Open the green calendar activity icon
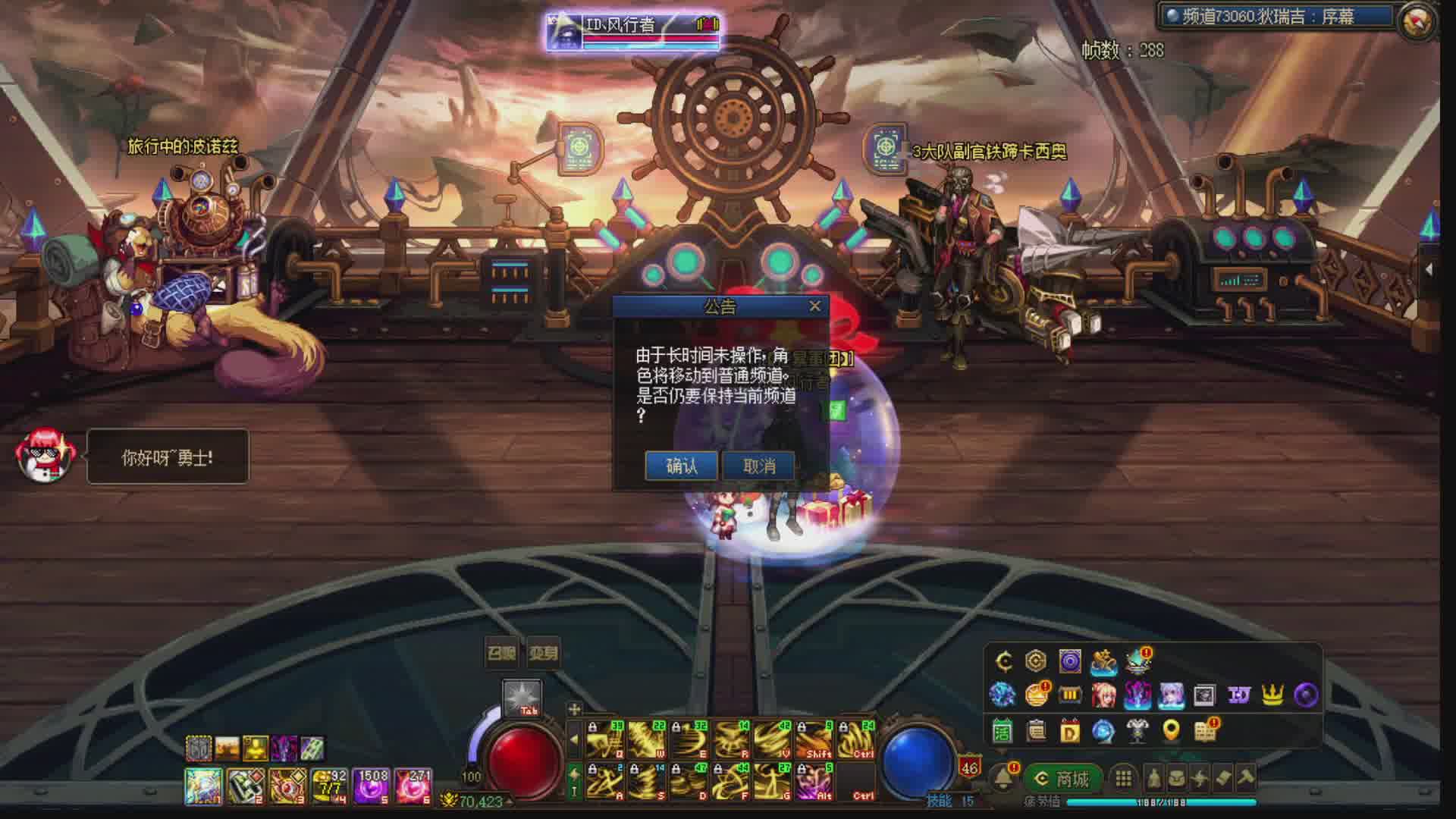The height and width of the screenshot is (819, 1456). point(1002,730)
